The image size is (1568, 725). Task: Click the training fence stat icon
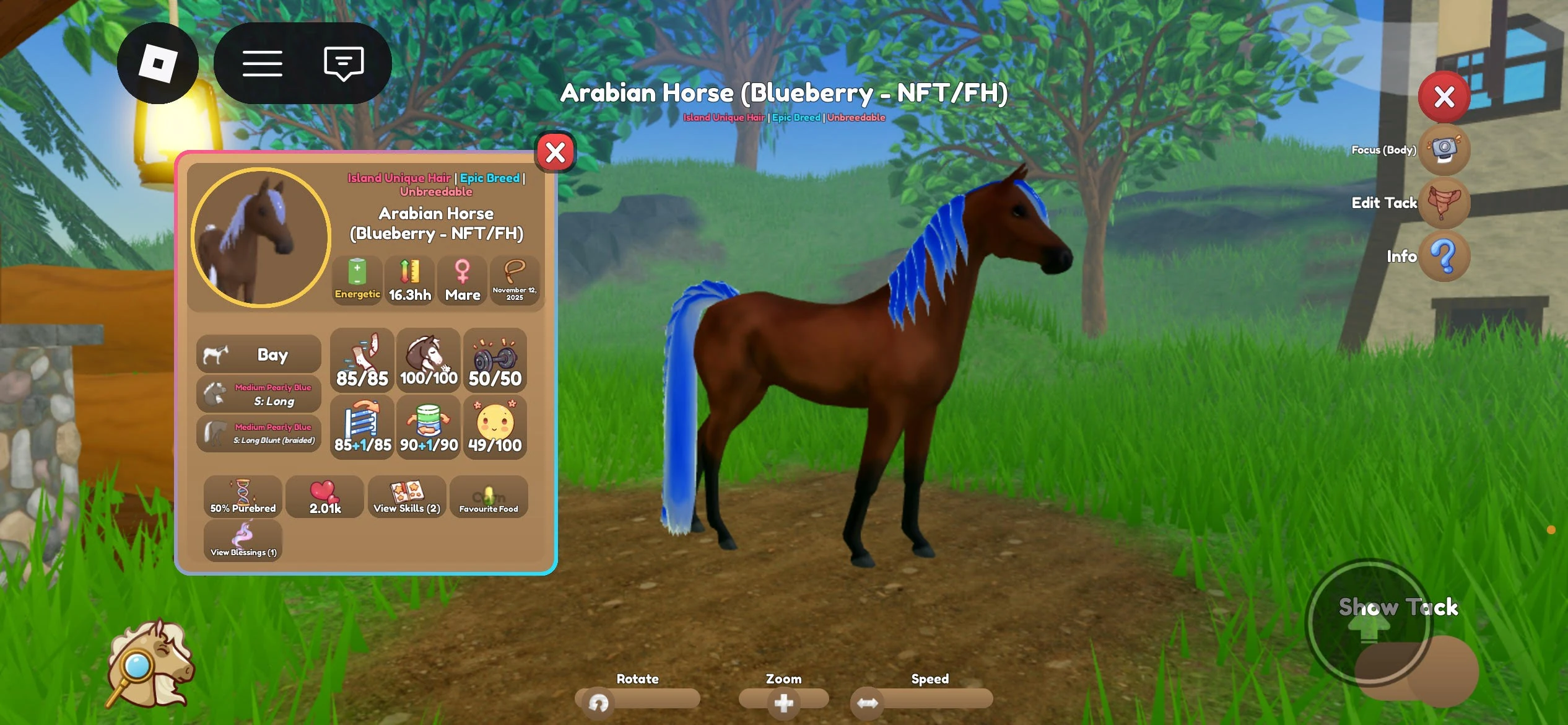click(362, 426)
